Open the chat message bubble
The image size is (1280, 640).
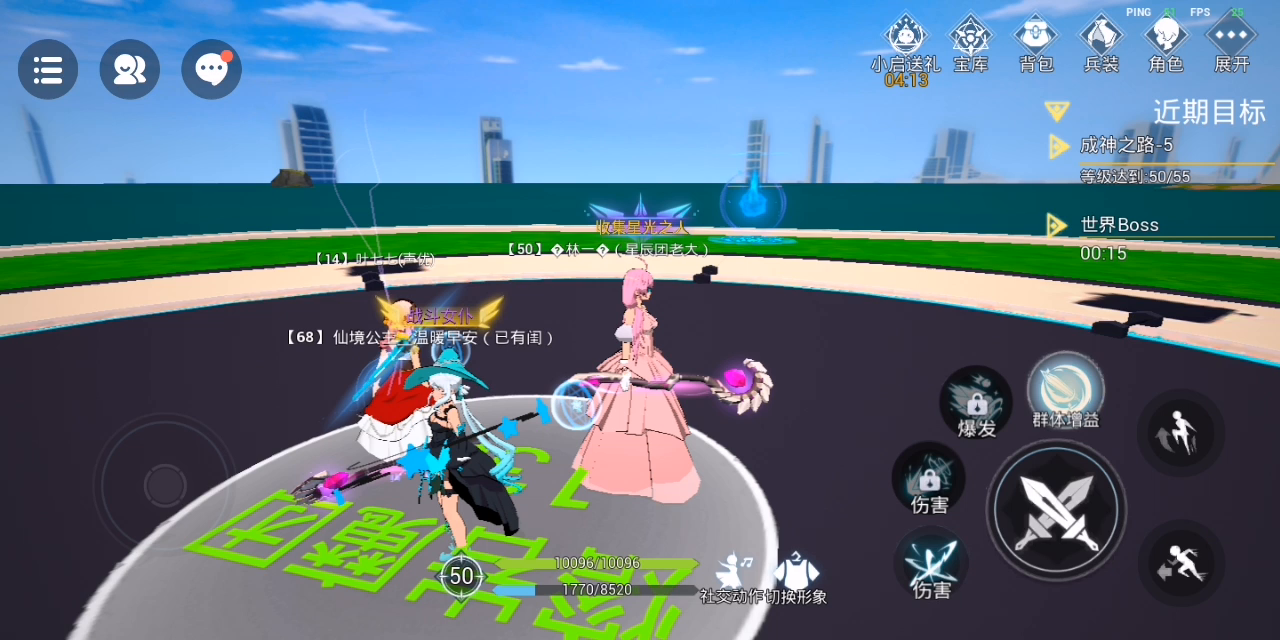click(x=211, y=70)
